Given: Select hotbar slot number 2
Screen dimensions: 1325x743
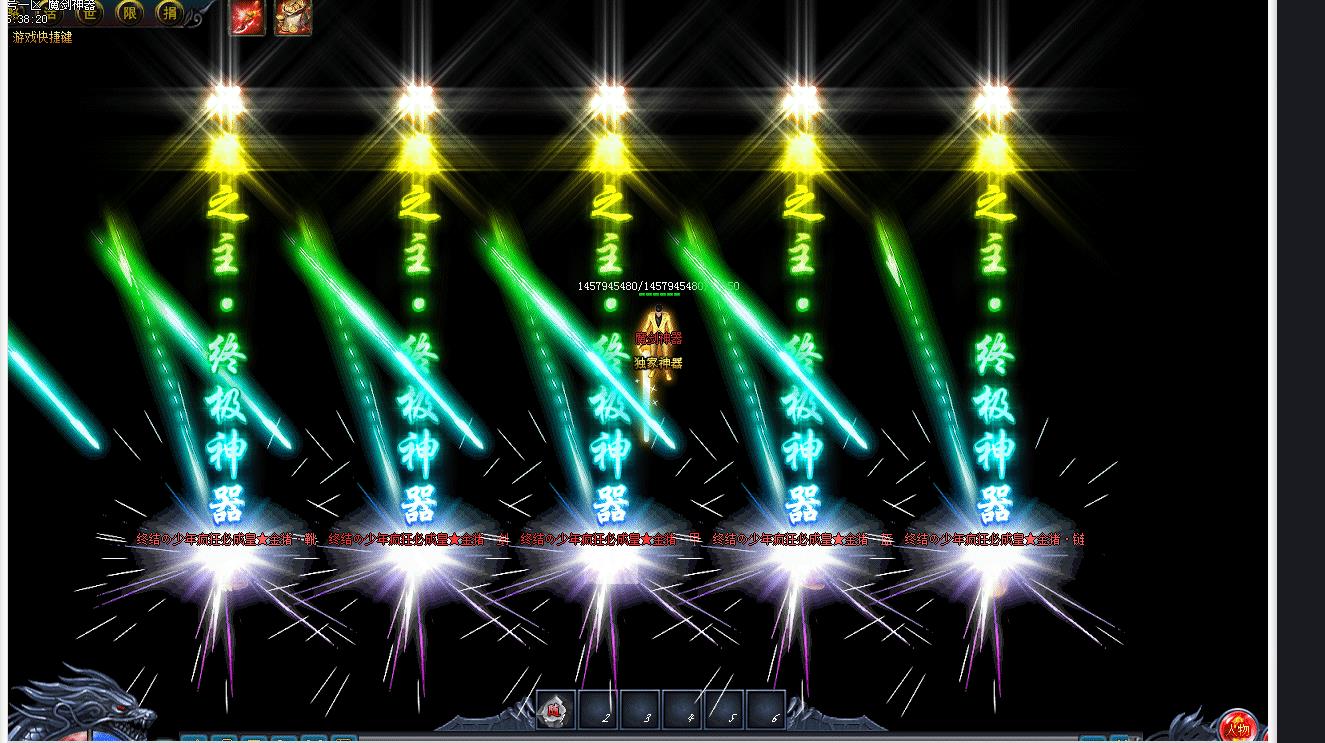Looking at the screenshot, I should (x=598, y=710).
